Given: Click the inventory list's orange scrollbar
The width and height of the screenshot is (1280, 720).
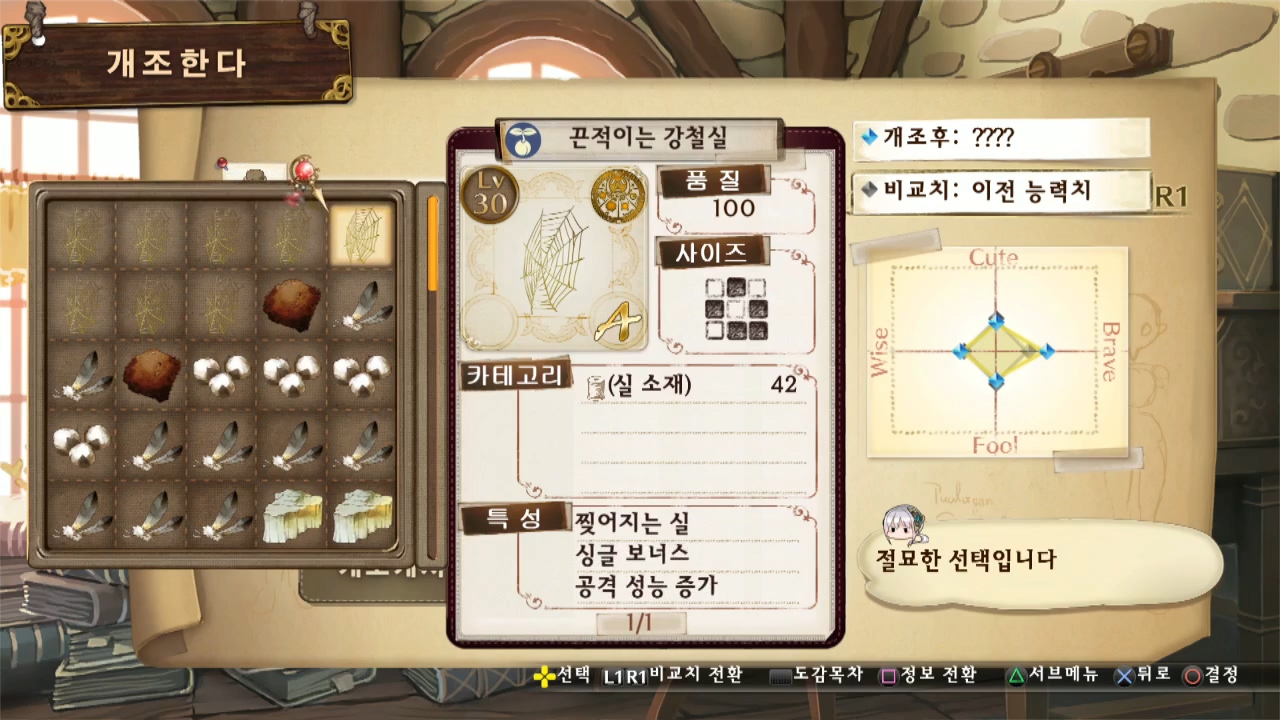Looking at the screenshot, I should click(x=433, y=244).
